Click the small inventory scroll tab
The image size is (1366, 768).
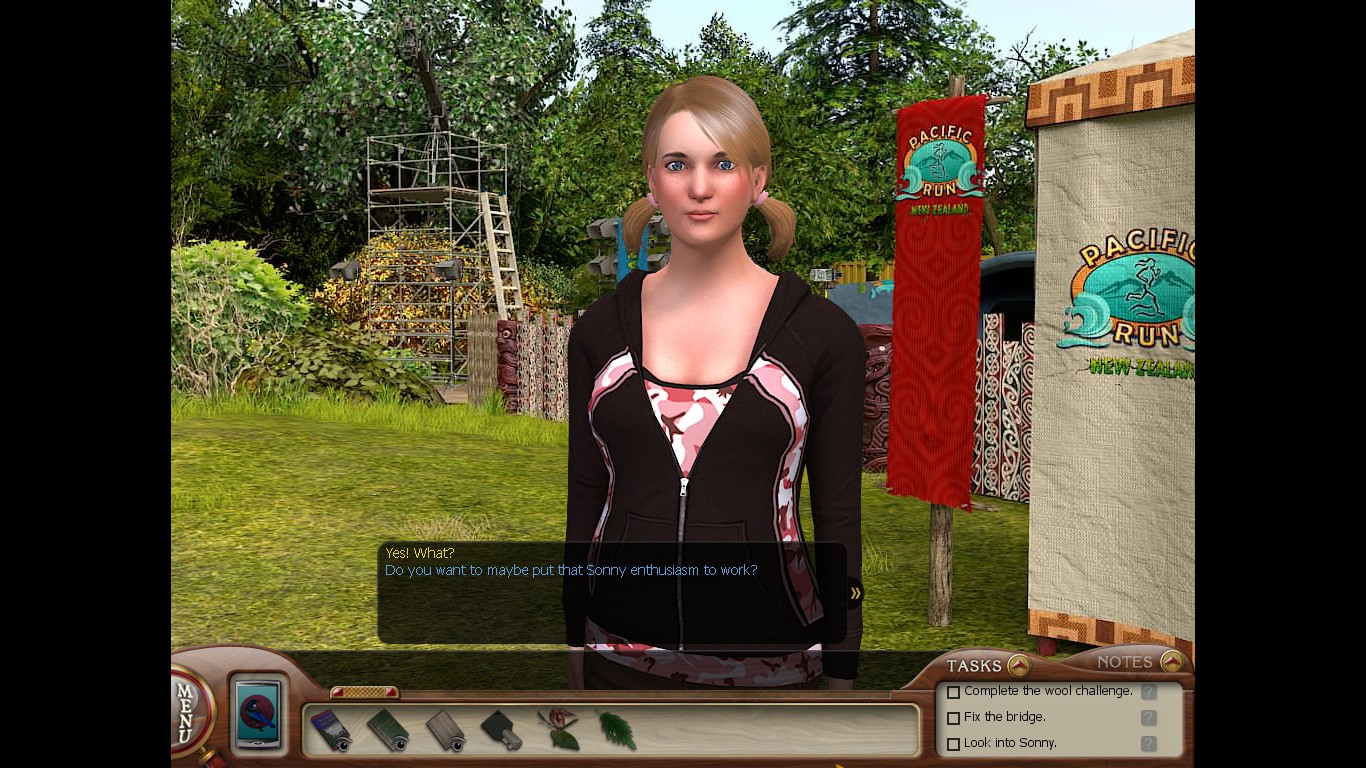[364, 692]
